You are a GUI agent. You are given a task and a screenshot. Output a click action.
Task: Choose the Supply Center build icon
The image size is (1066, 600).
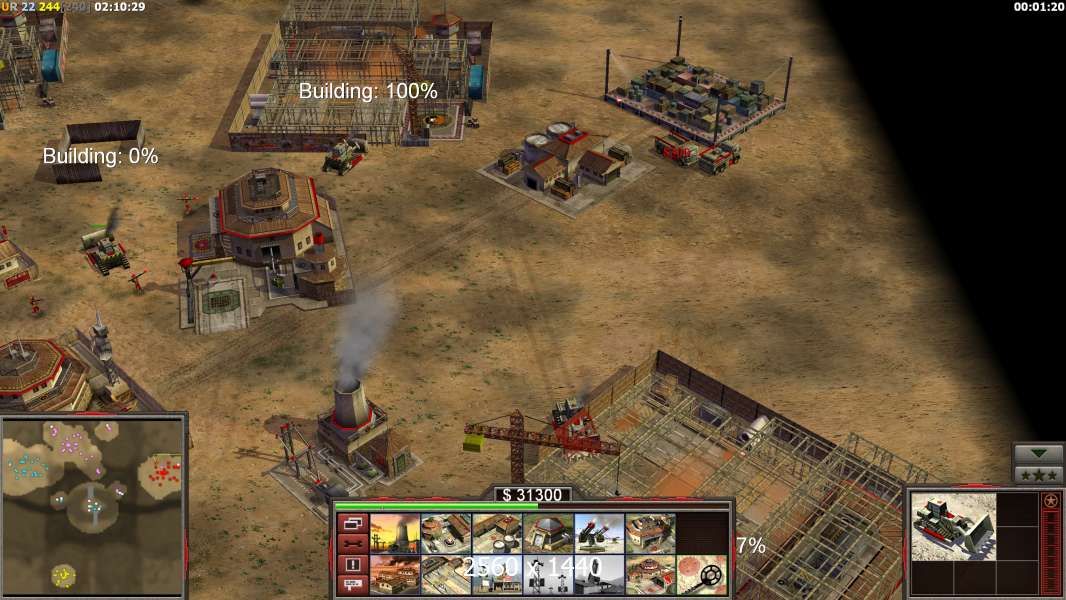496,534
